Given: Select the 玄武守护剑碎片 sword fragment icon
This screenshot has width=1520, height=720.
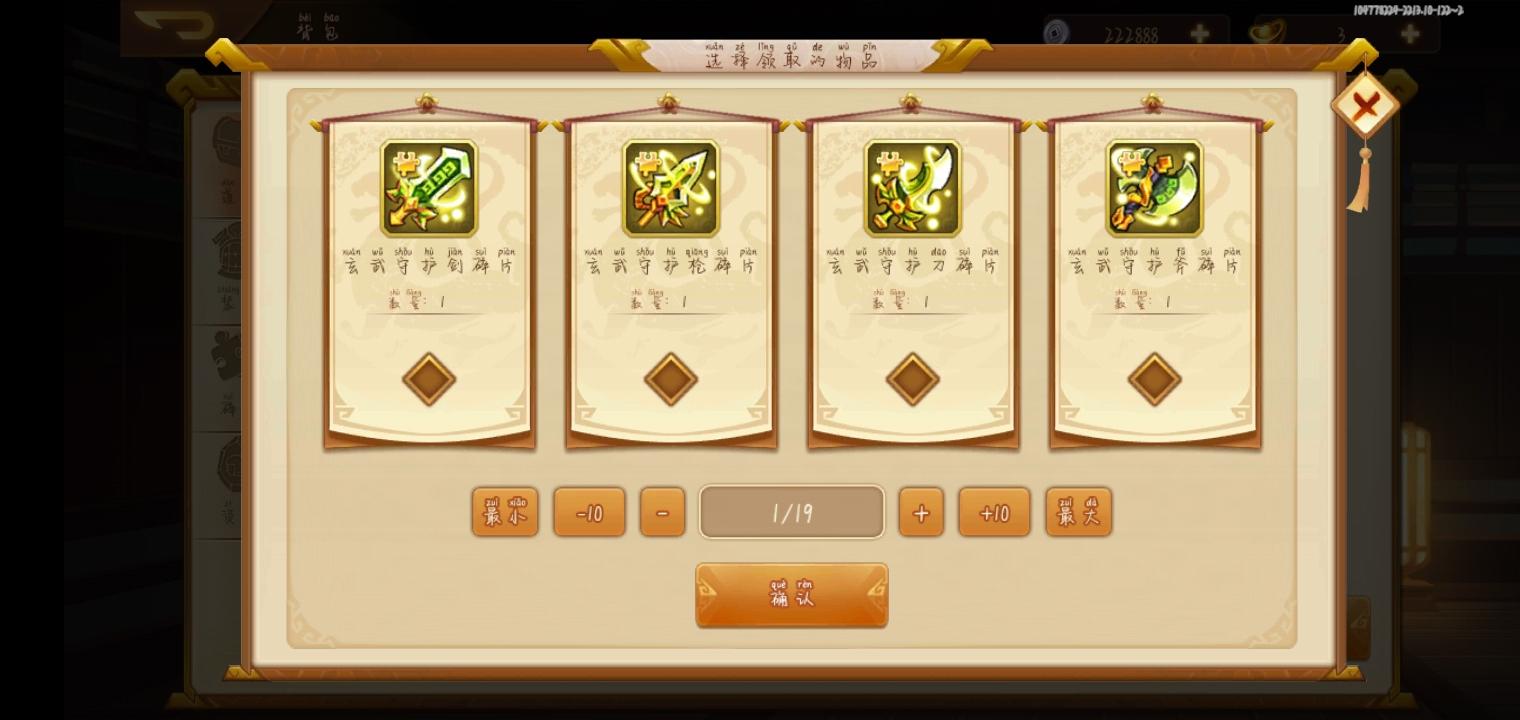Looking at the screenshot, I should pyautogui.click(x=428, y=187).
